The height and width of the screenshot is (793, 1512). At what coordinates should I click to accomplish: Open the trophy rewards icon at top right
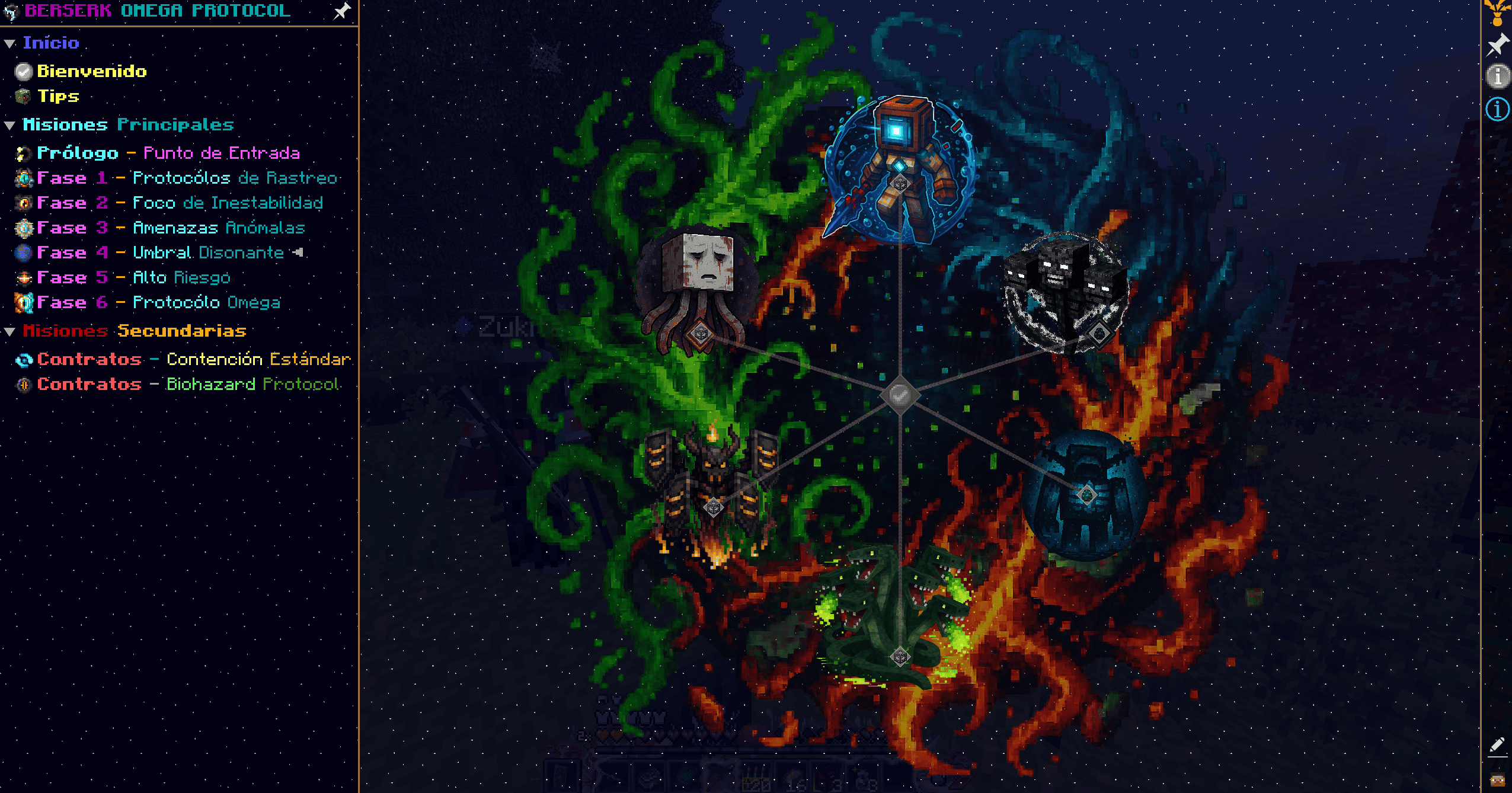click(x=1498, y=13)
